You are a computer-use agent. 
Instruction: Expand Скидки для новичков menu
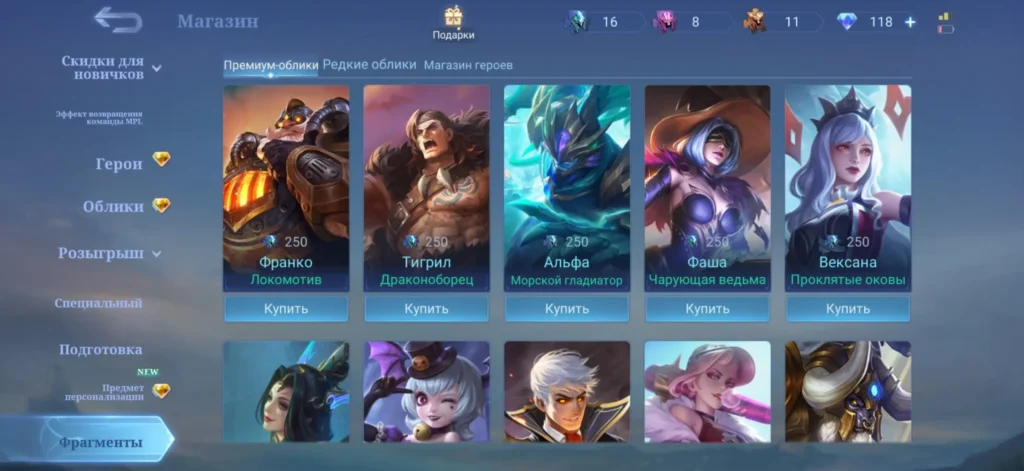coord(110,68)
